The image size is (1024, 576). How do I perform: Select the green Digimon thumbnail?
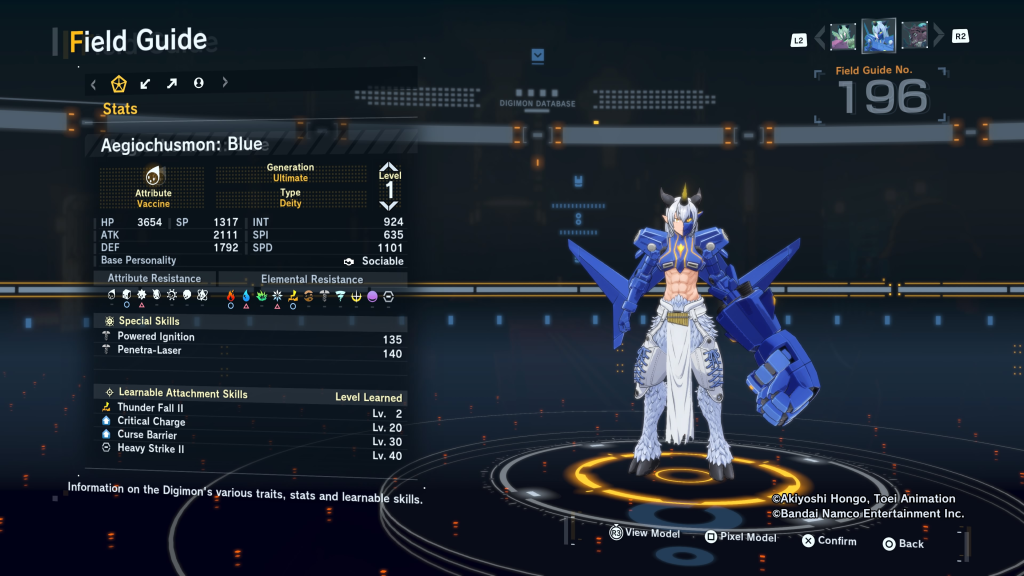point(843,37)
